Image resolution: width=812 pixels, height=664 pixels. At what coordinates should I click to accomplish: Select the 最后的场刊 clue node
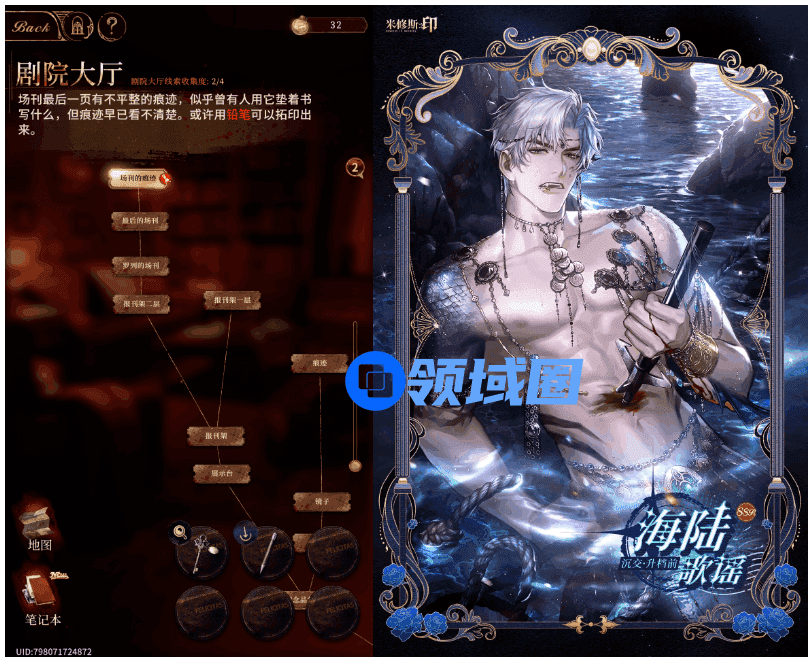139,219
